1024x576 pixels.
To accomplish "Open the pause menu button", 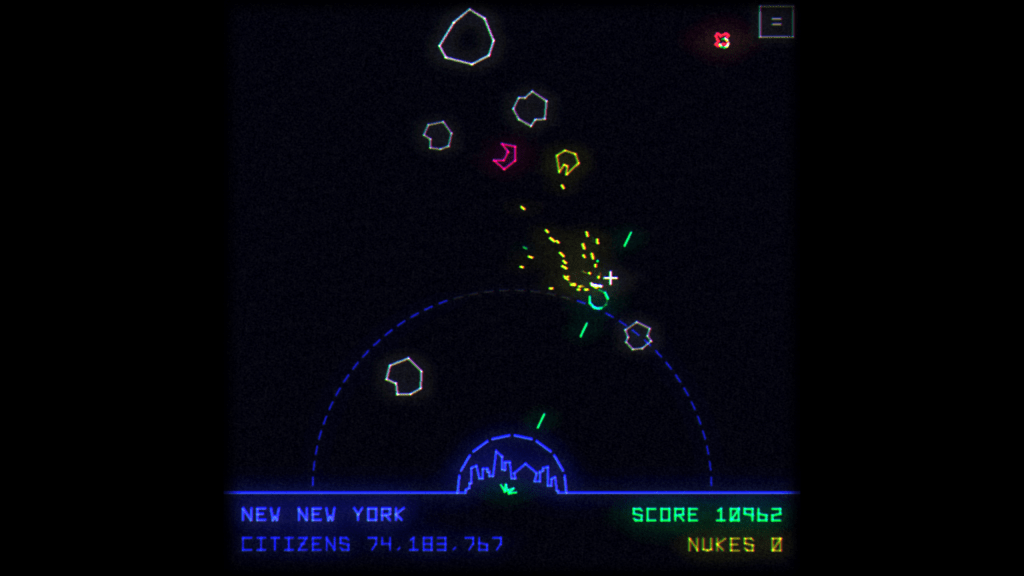I will [x=776, y=22].
